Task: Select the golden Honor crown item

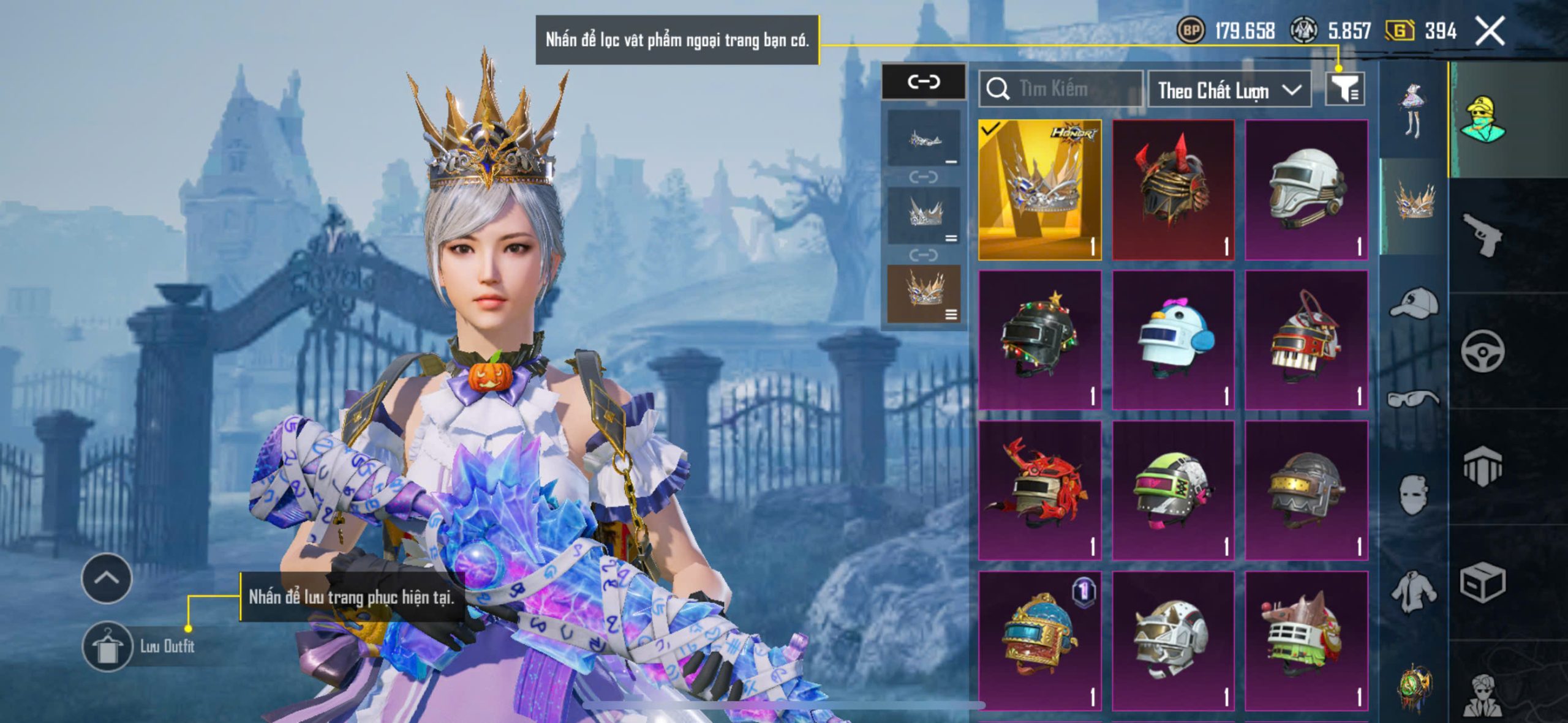Action: pyautogui.click(x=1039, y=190)
